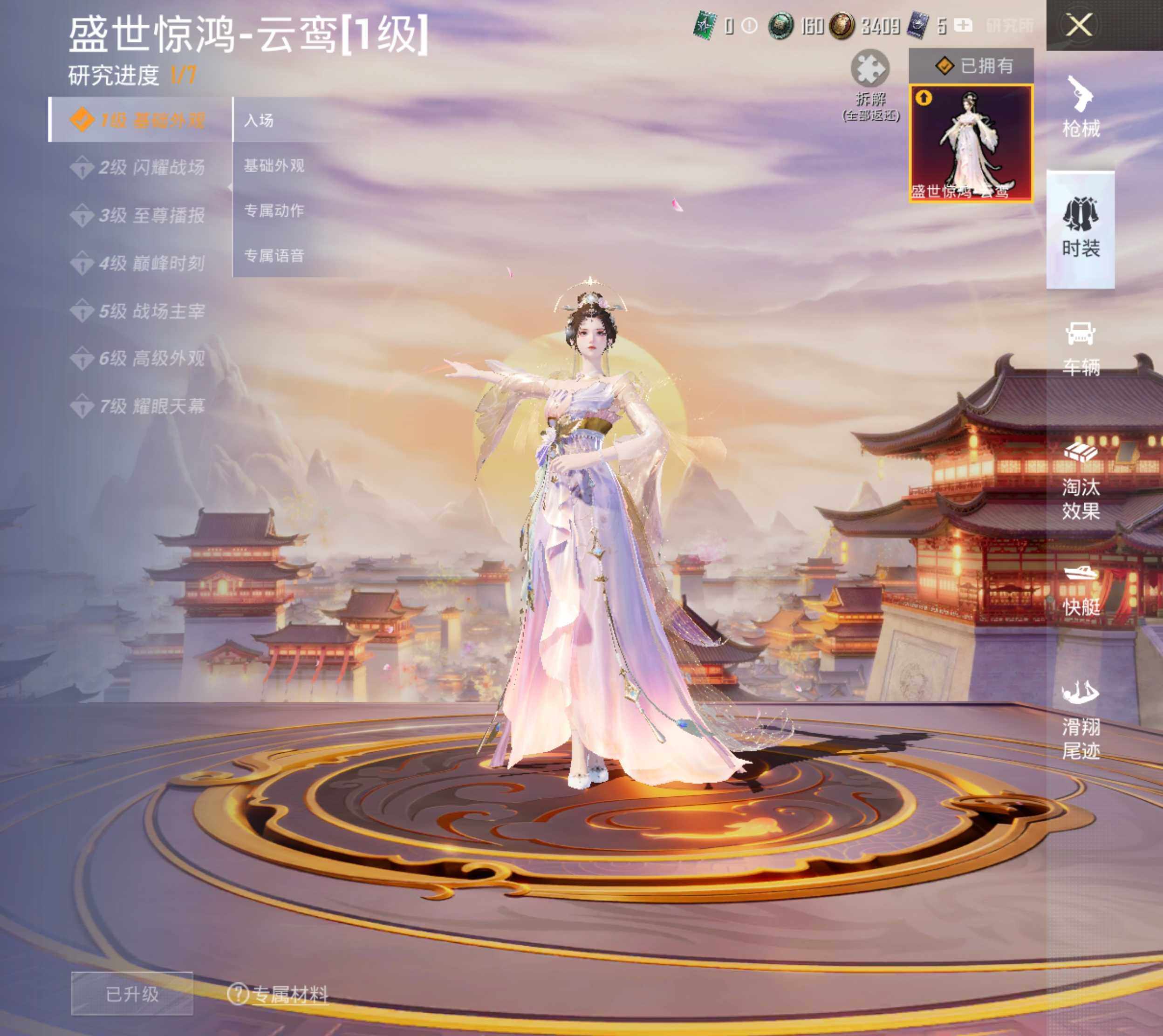Switch to the 快艇 speedboat category
This screenshot has width=1163, height=1036.
click(1081, 590)
